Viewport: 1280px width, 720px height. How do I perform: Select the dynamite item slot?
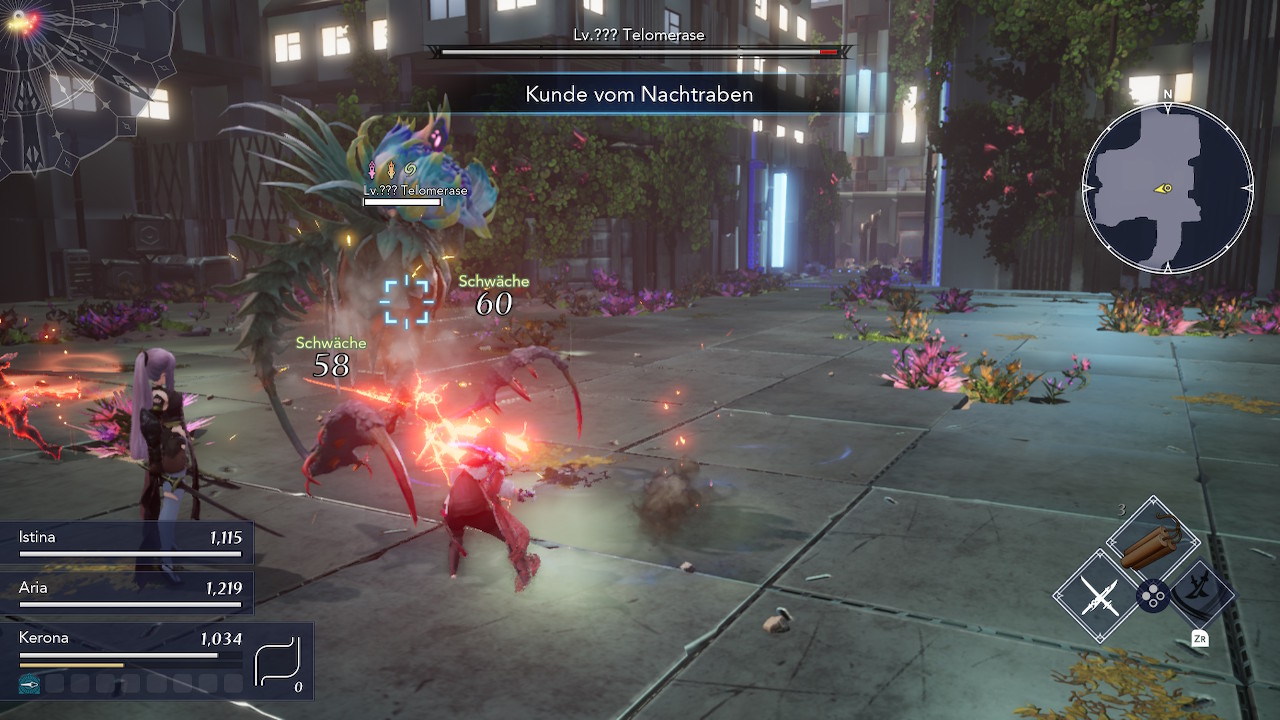(x=1152, y=541)
